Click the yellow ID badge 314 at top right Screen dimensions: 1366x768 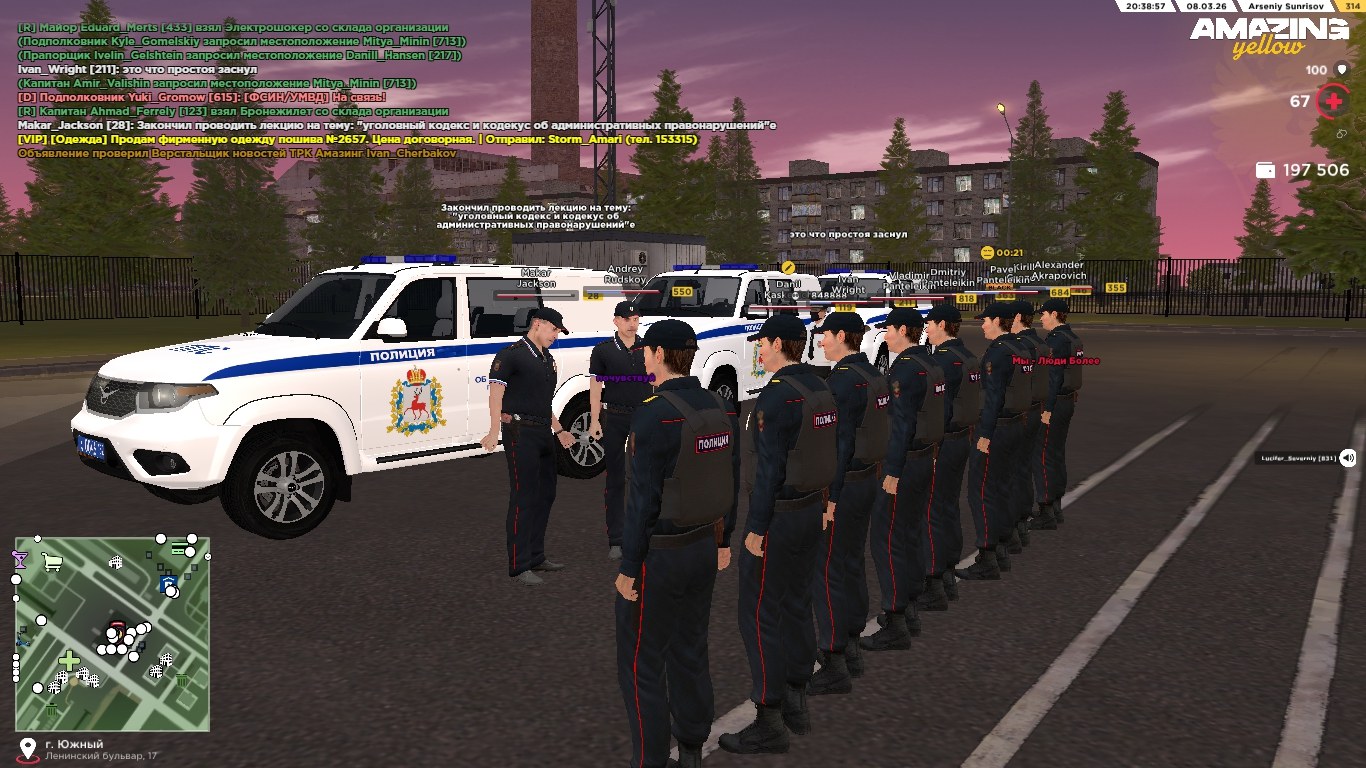1353,7
